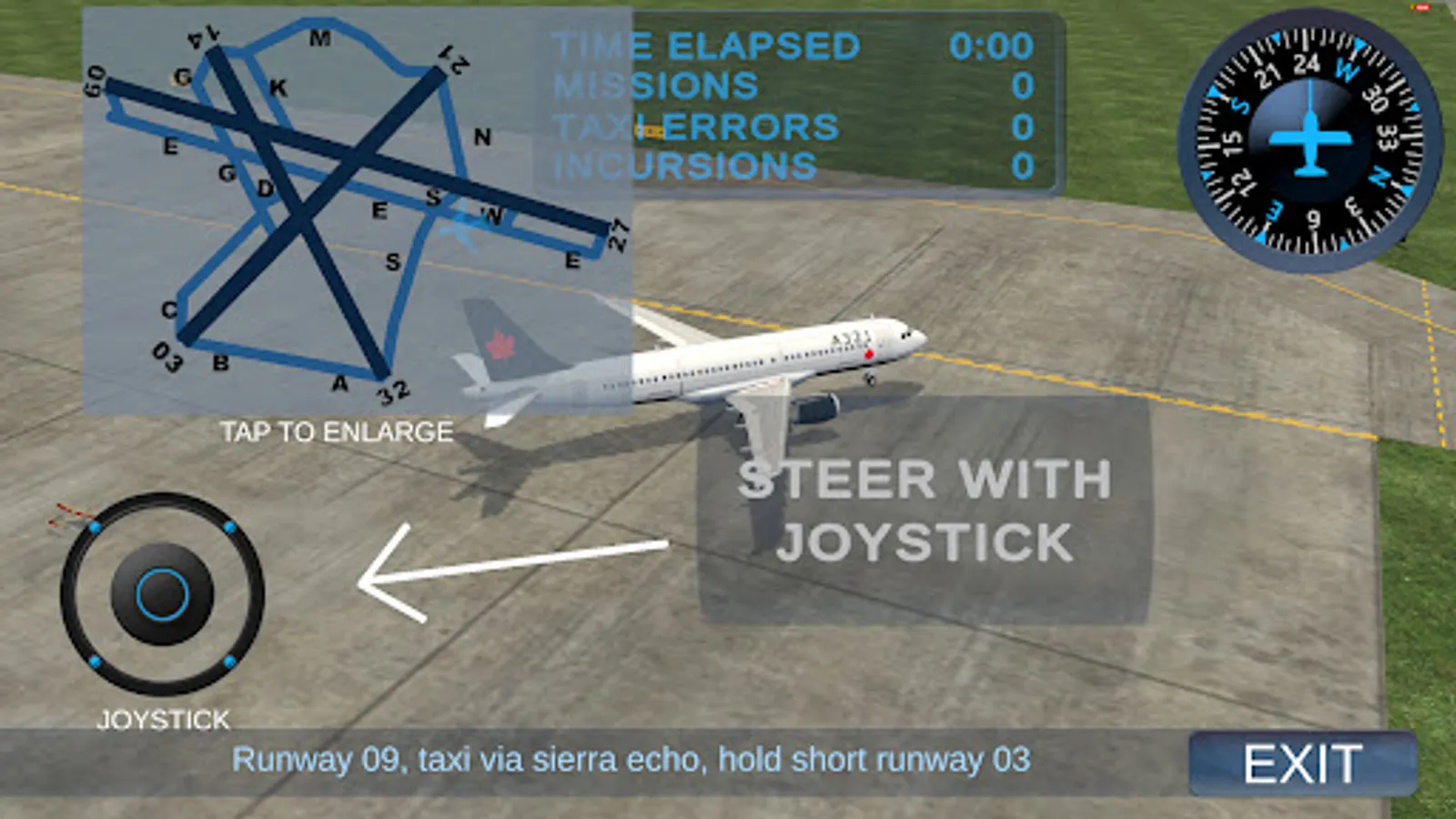Click the EXIT button

[1301, 762]
